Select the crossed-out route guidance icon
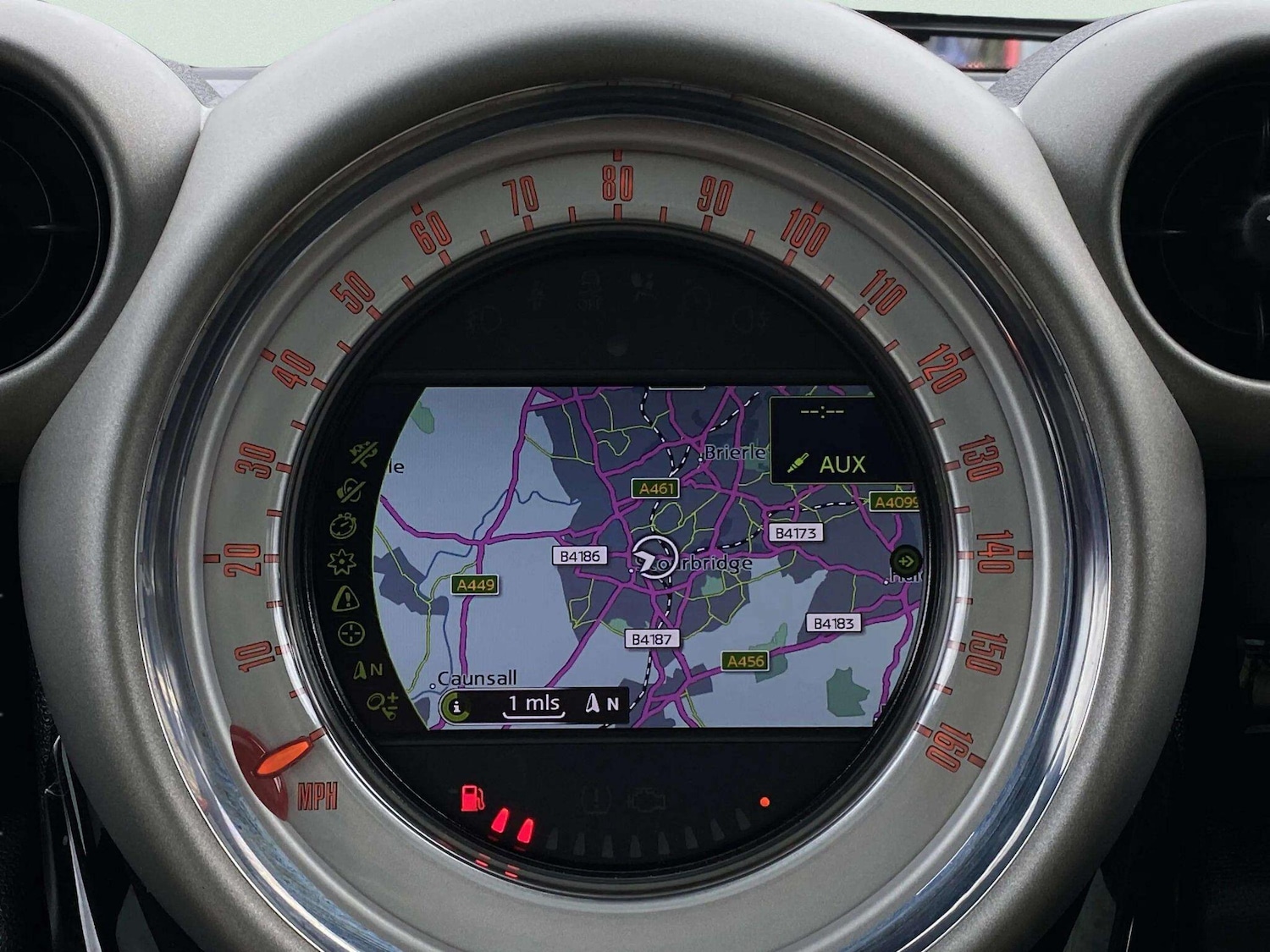1270x952 pixels. (366, 455)
